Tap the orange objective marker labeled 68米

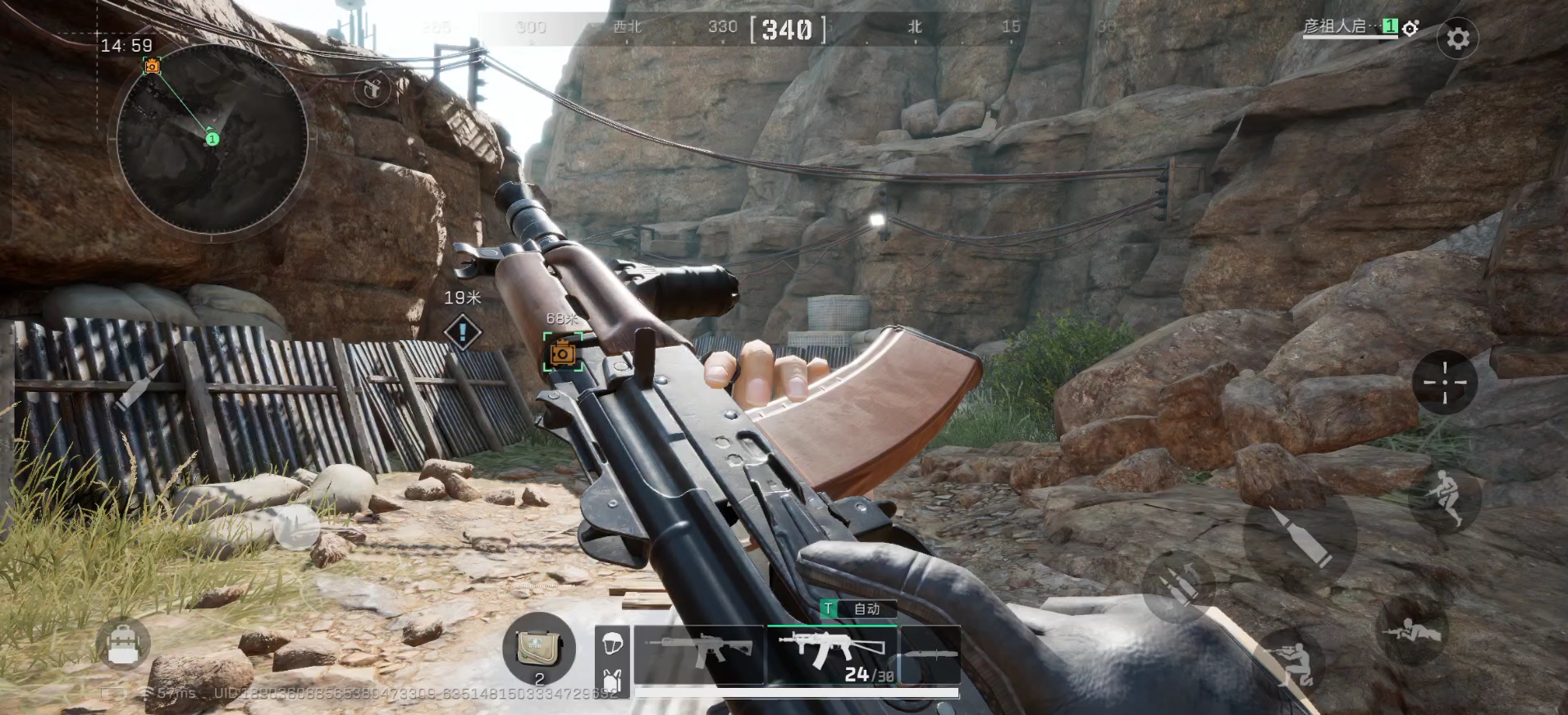[563, 353]
